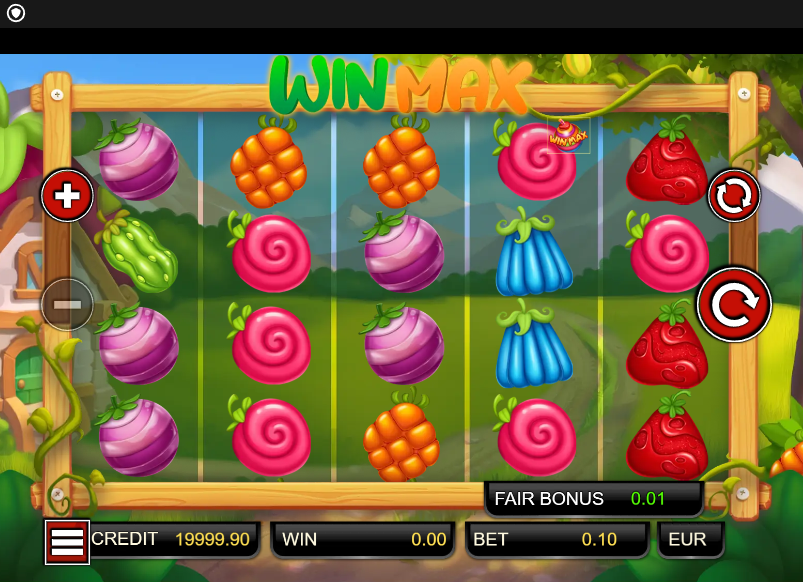Increase the bet with the plus button
Viewport: 803px width, 582px height.
(x=67, y=195)
